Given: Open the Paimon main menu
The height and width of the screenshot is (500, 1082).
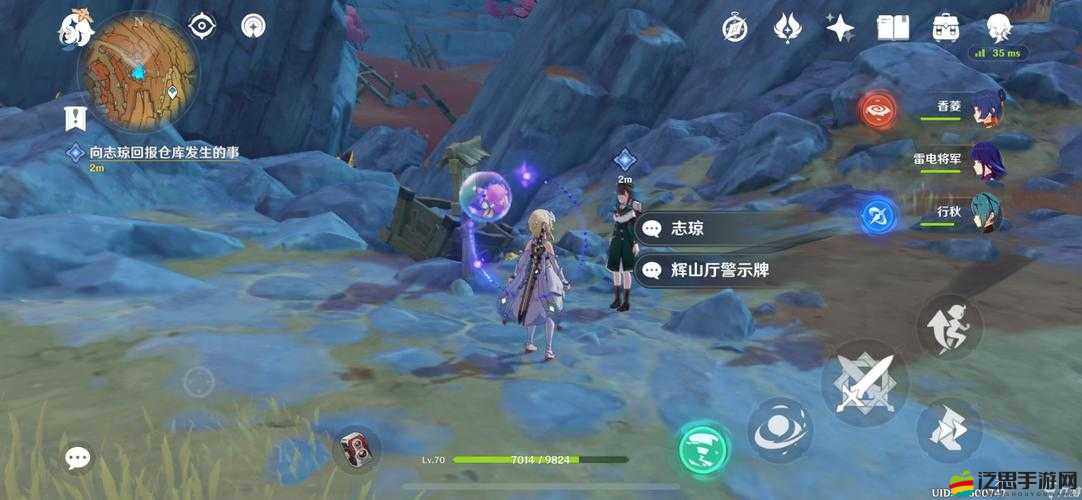Looking at the screenshot, I should coord(75,30).
